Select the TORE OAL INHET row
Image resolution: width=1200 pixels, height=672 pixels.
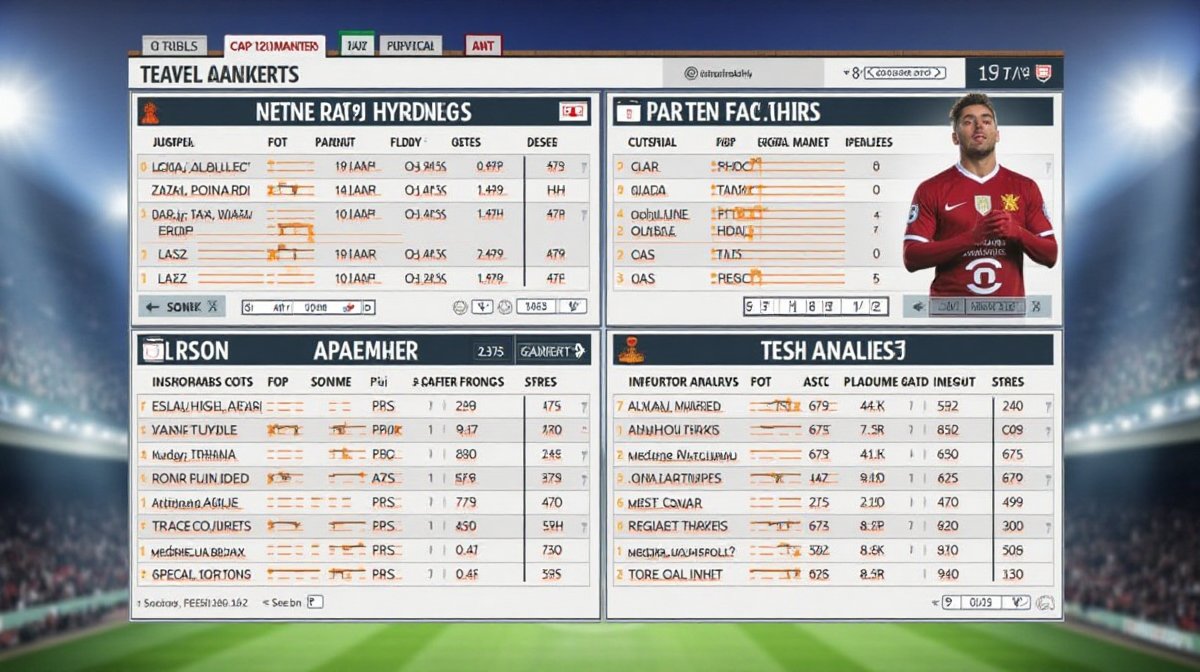pyautogui.click(x=677, y=575)
